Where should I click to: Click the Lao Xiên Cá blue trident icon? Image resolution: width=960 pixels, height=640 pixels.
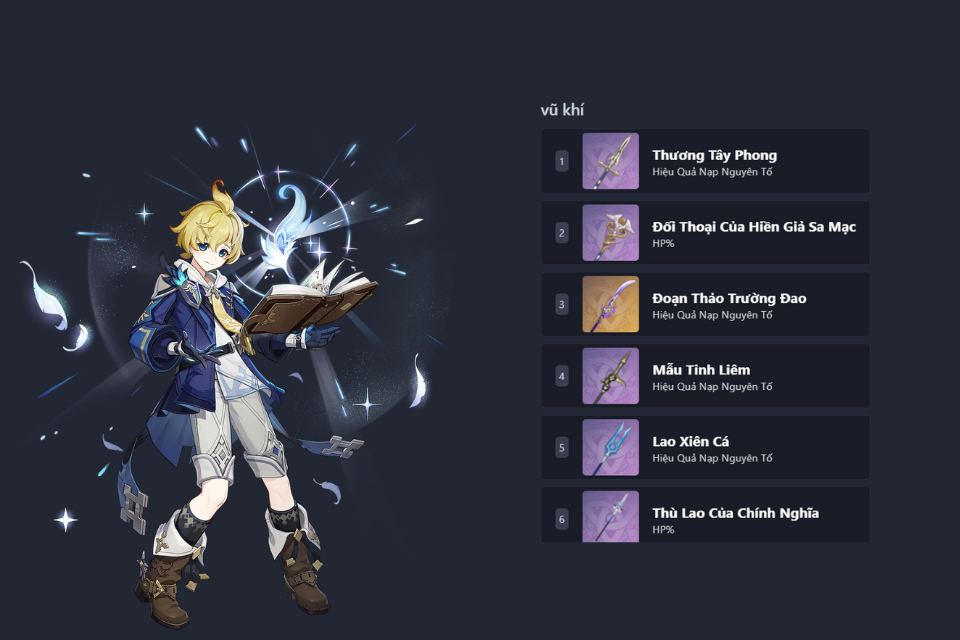point(610,447)
